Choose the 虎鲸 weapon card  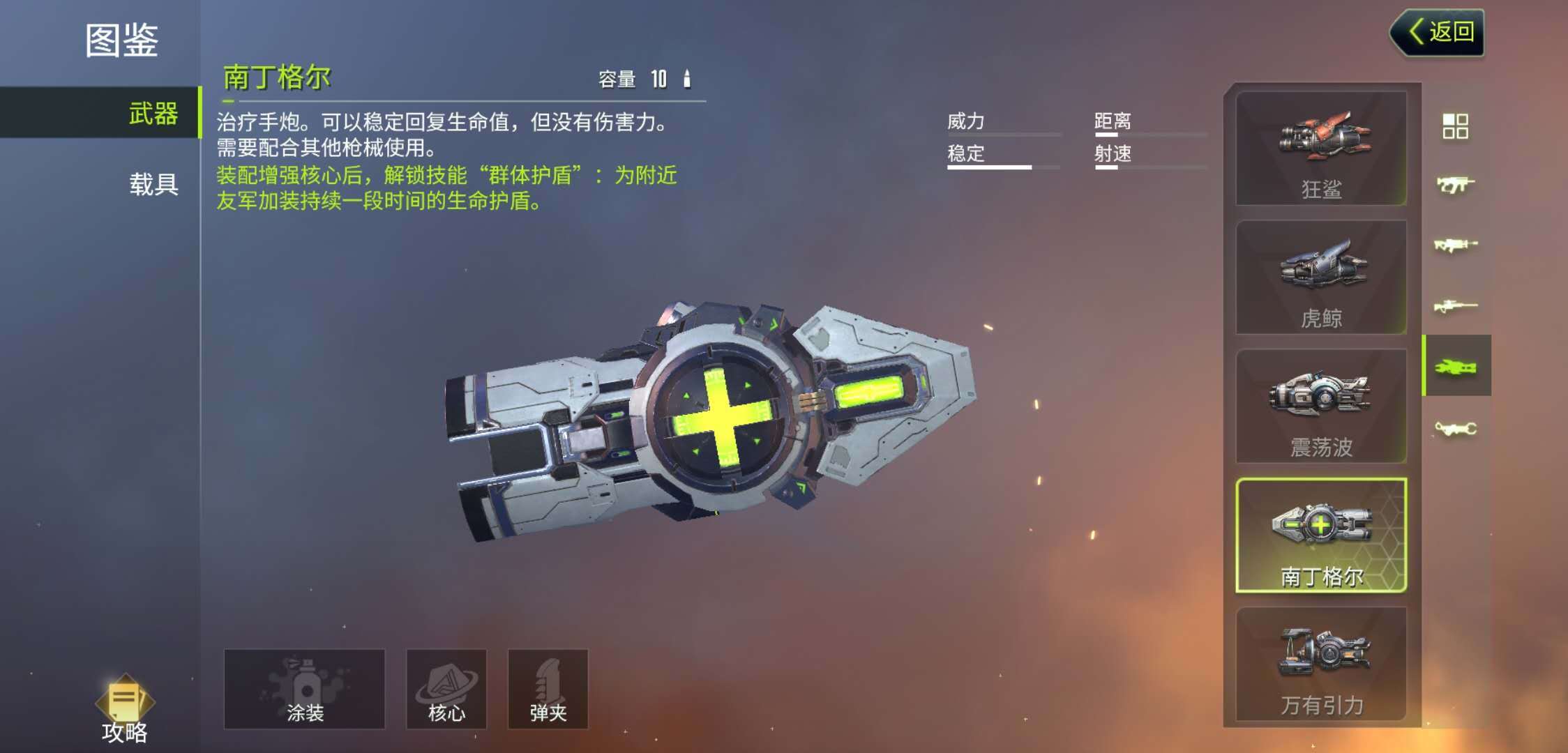[x=1321, y=277]
